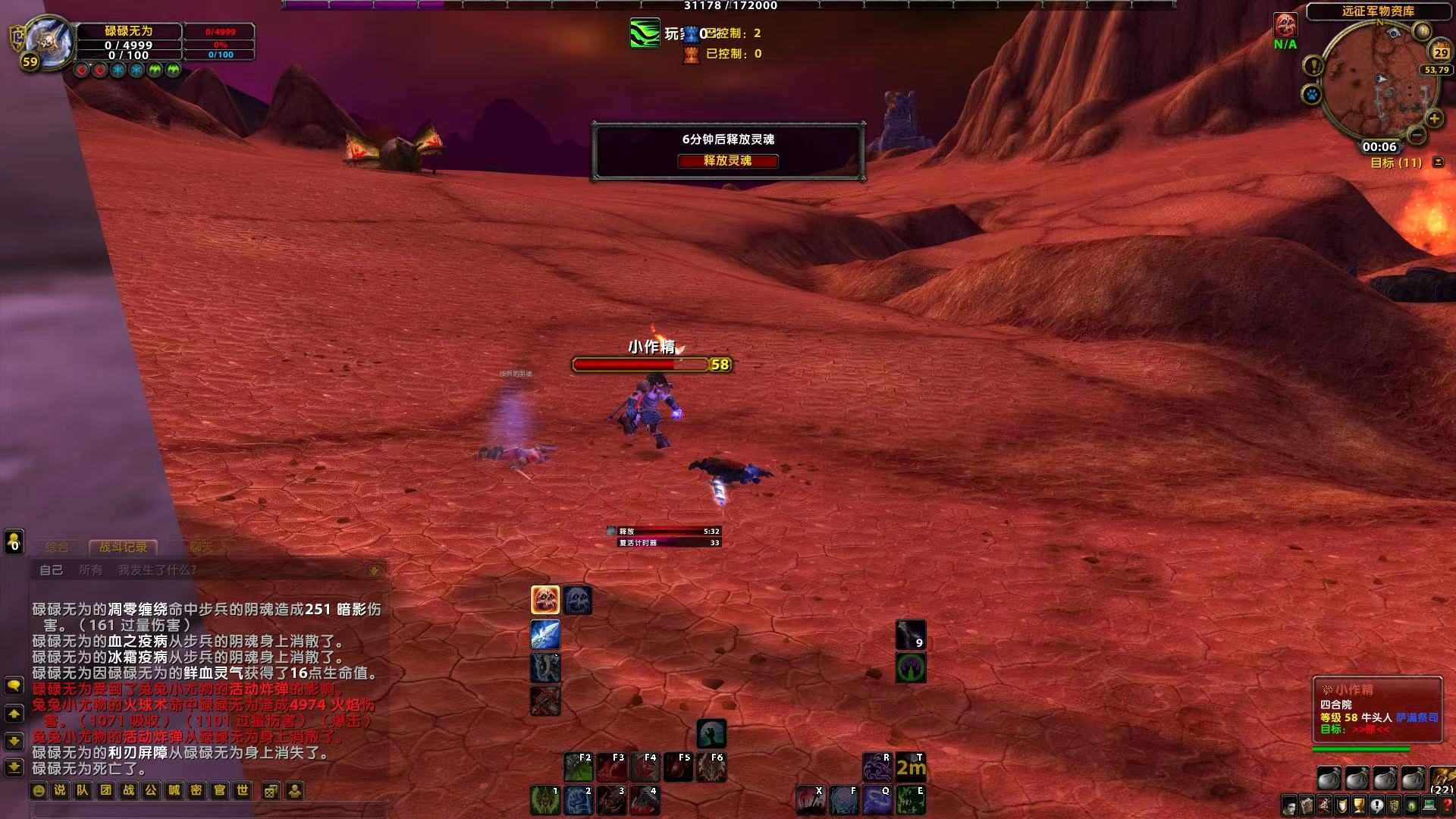
Task: Open the calendar showing day 29
Action: [x=1440, y=52]
